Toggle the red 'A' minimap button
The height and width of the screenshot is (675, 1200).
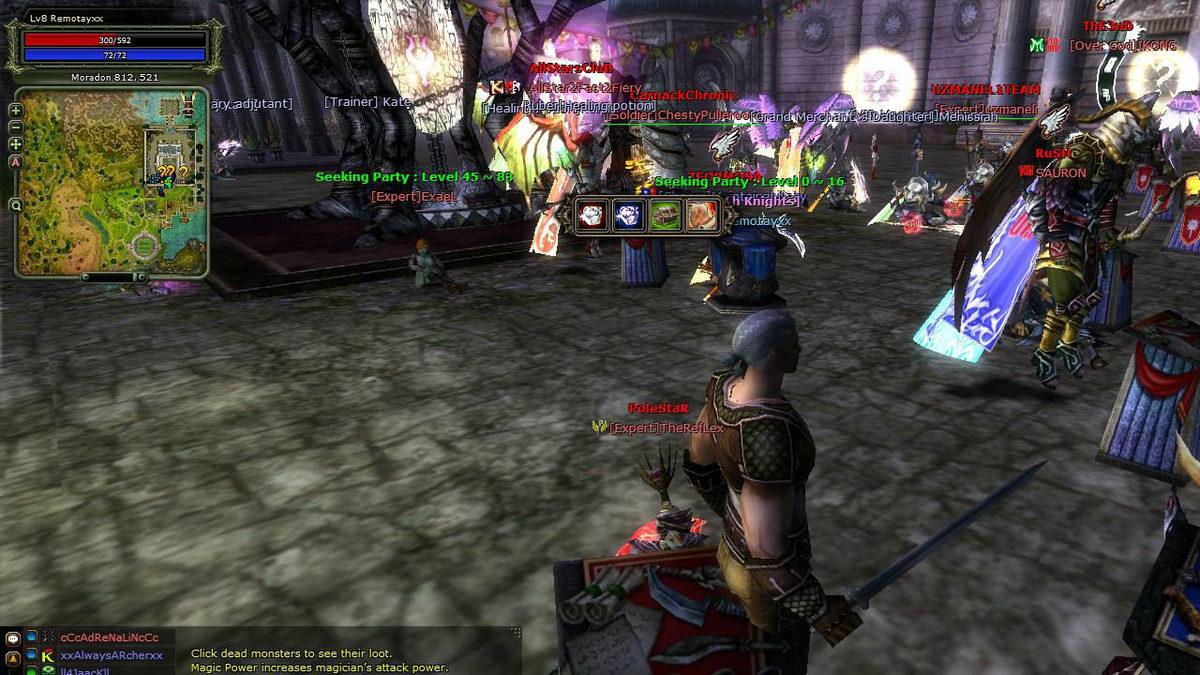pyautogui.click(x=16, y=161)
